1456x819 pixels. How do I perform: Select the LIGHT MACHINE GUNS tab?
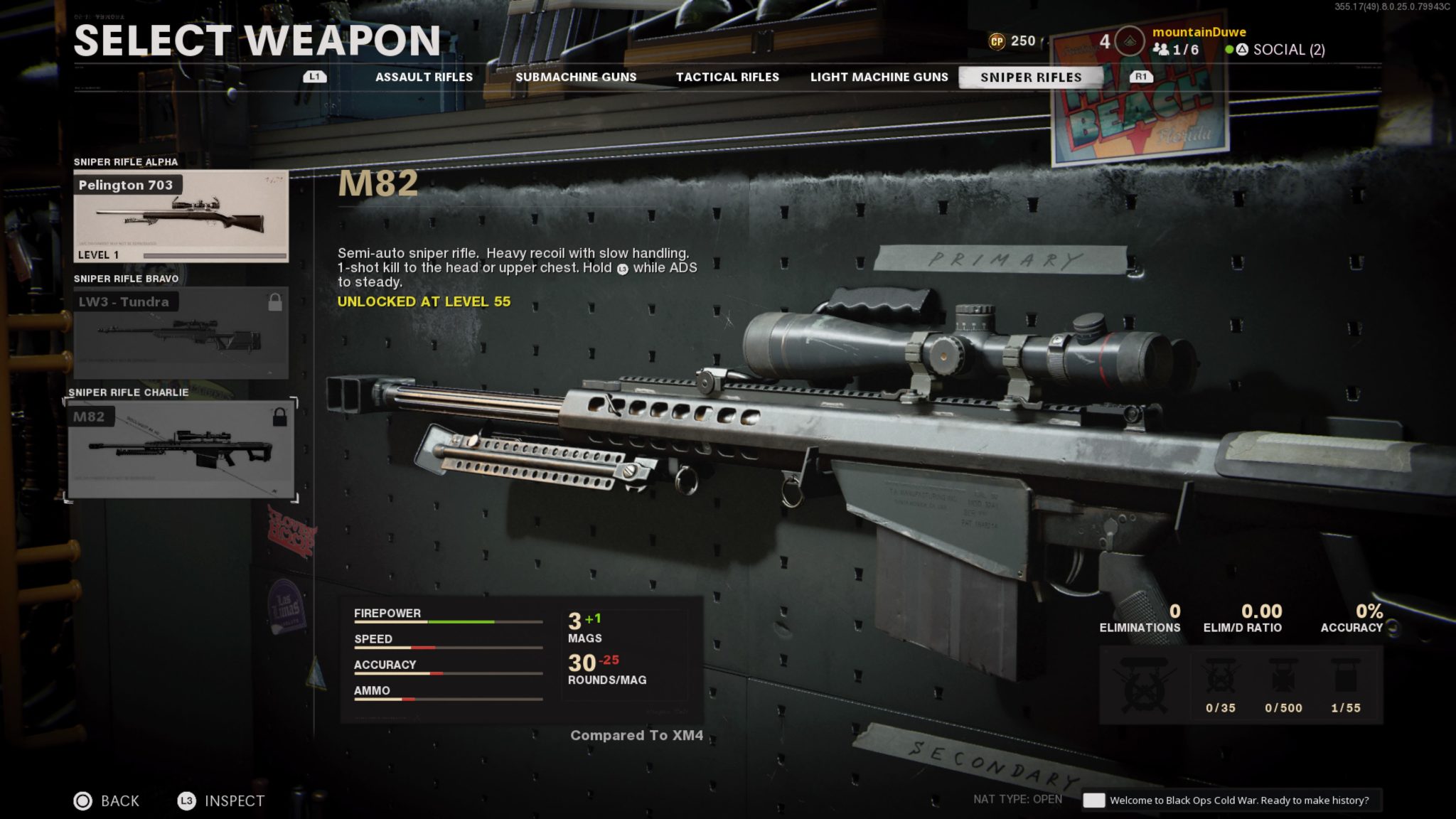(x=880, y=77)
